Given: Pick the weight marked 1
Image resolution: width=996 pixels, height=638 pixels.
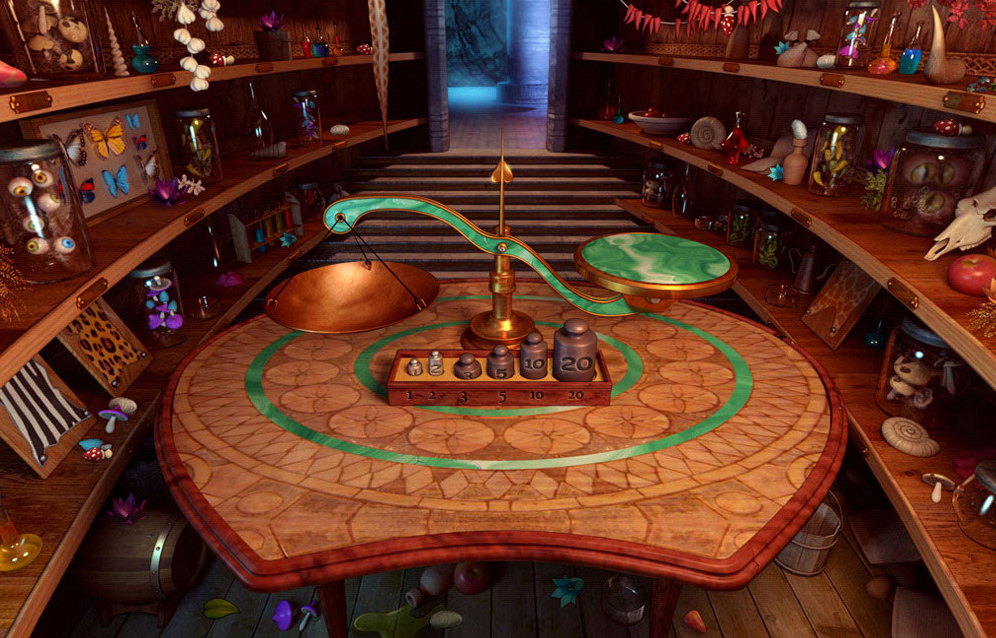Looking at the screenshot, I should click(x=413, y=367).
